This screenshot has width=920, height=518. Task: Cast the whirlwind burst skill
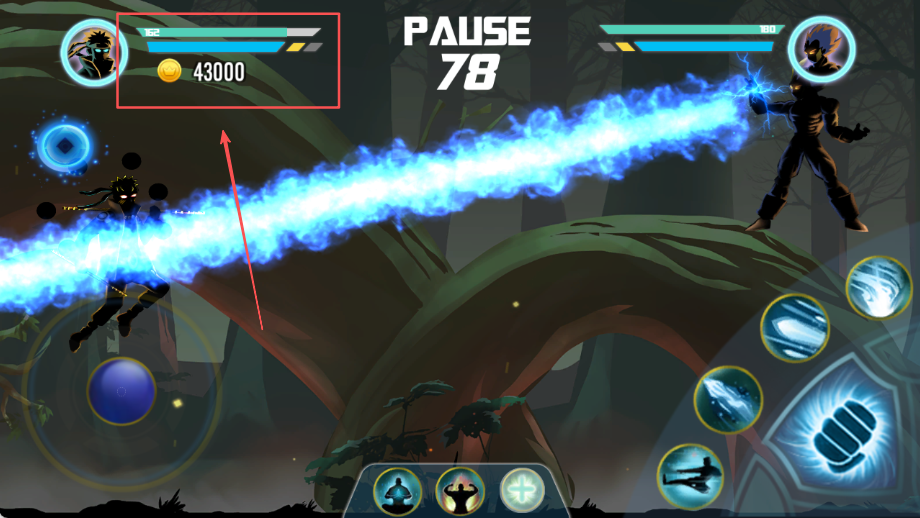tap(878, 288)
